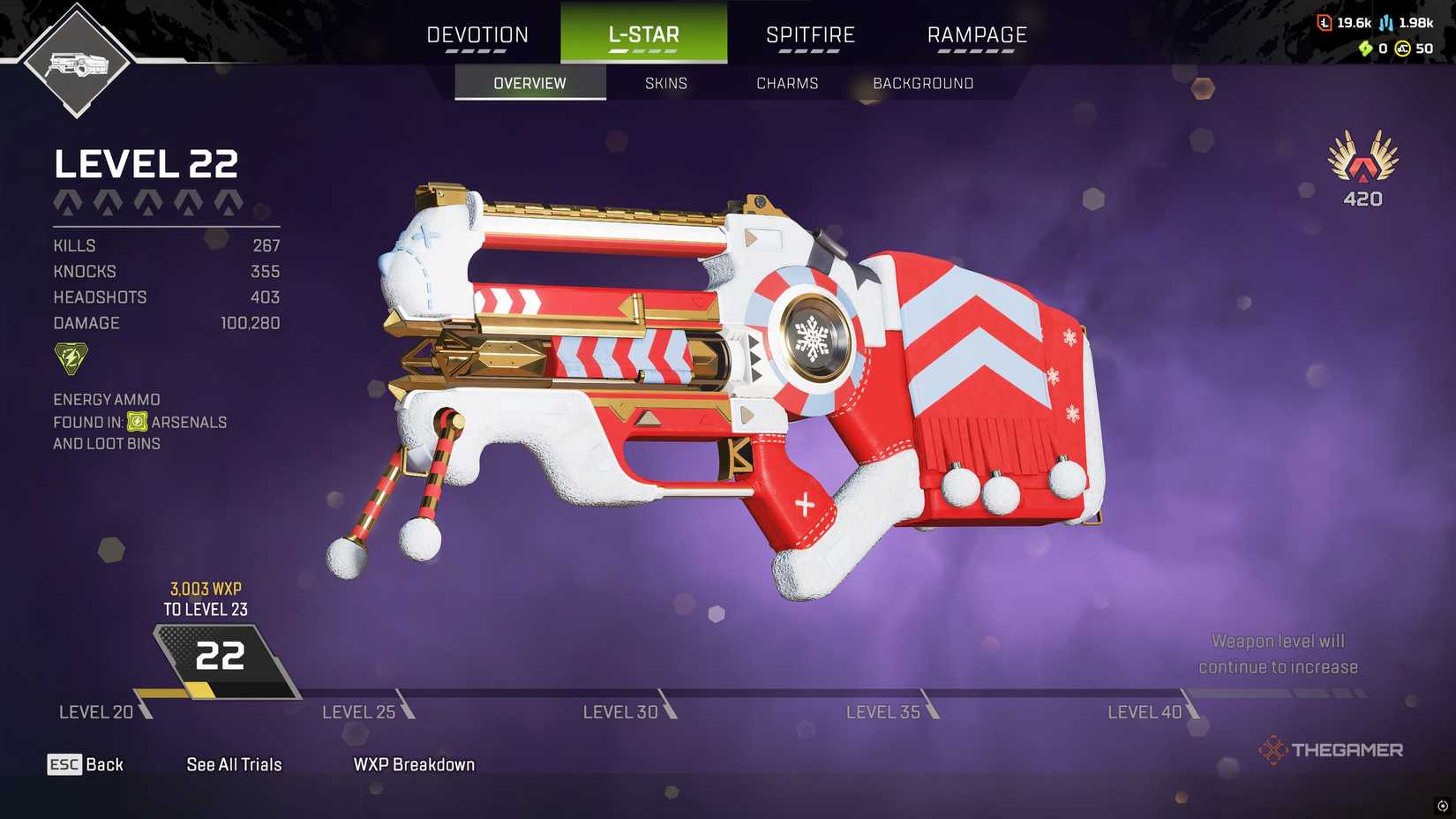The height and width of the screenshot is (819, 1456).
Task: Click the ESC keycap indicator
Action: pyautogui.click(x=63, y=764)
